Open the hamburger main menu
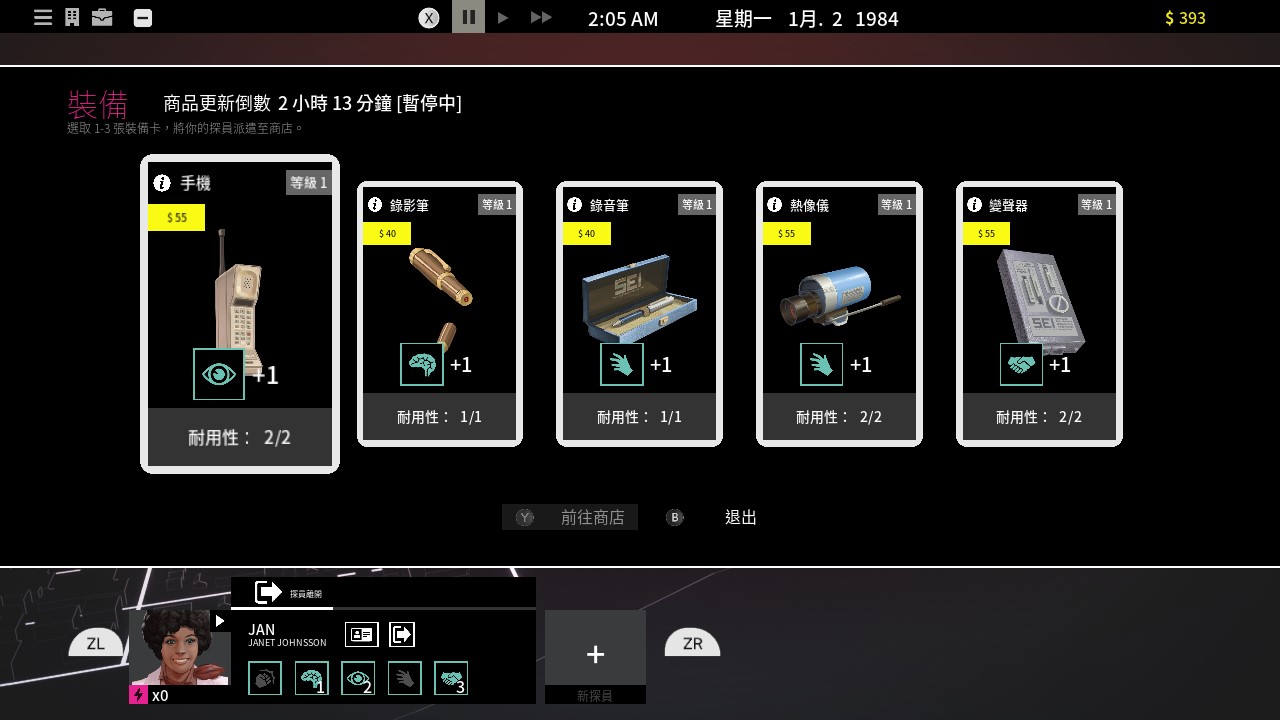This screenshot has height=720, width=1280. [43, 18]
